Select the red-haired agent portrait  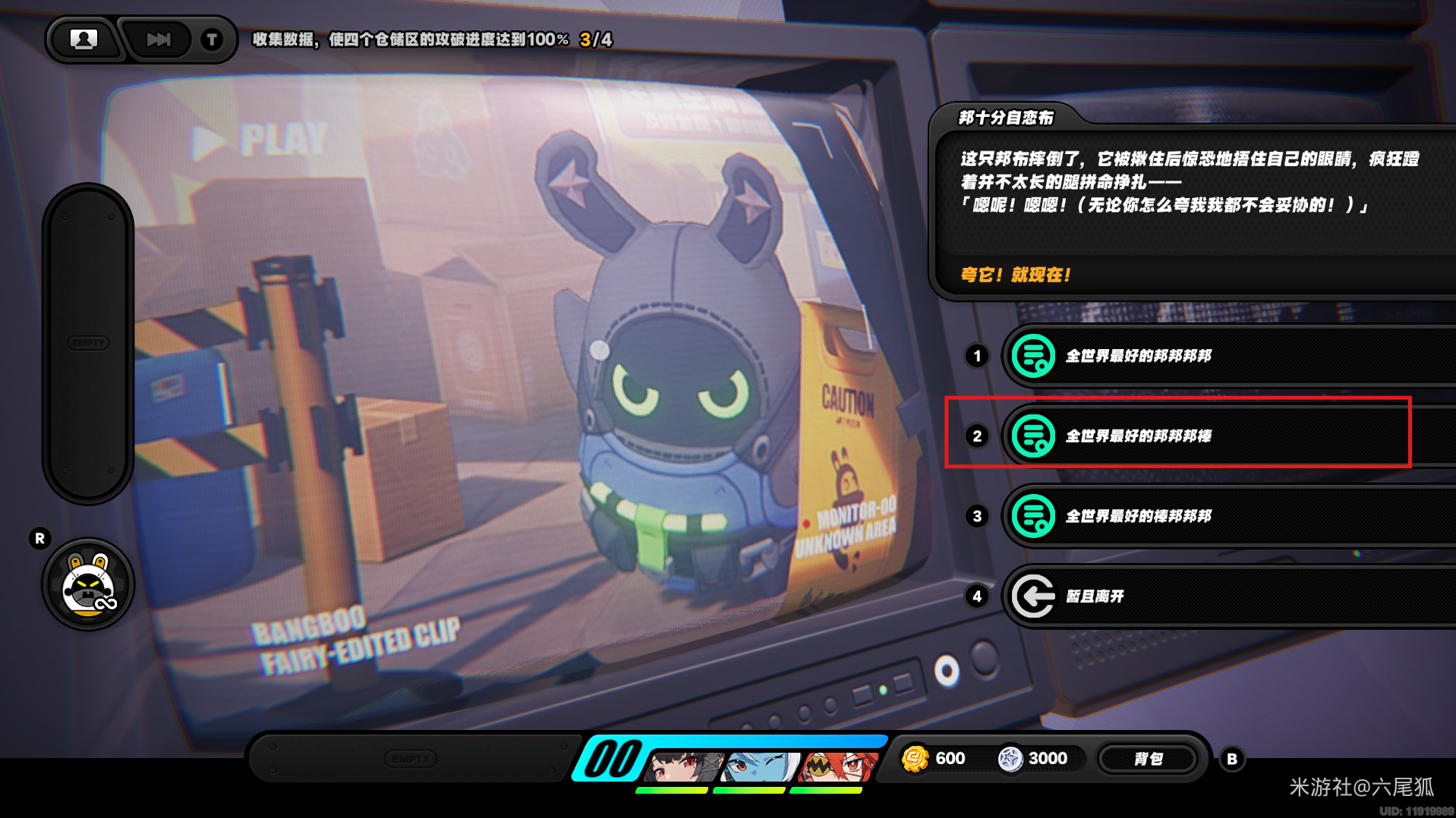837,766
